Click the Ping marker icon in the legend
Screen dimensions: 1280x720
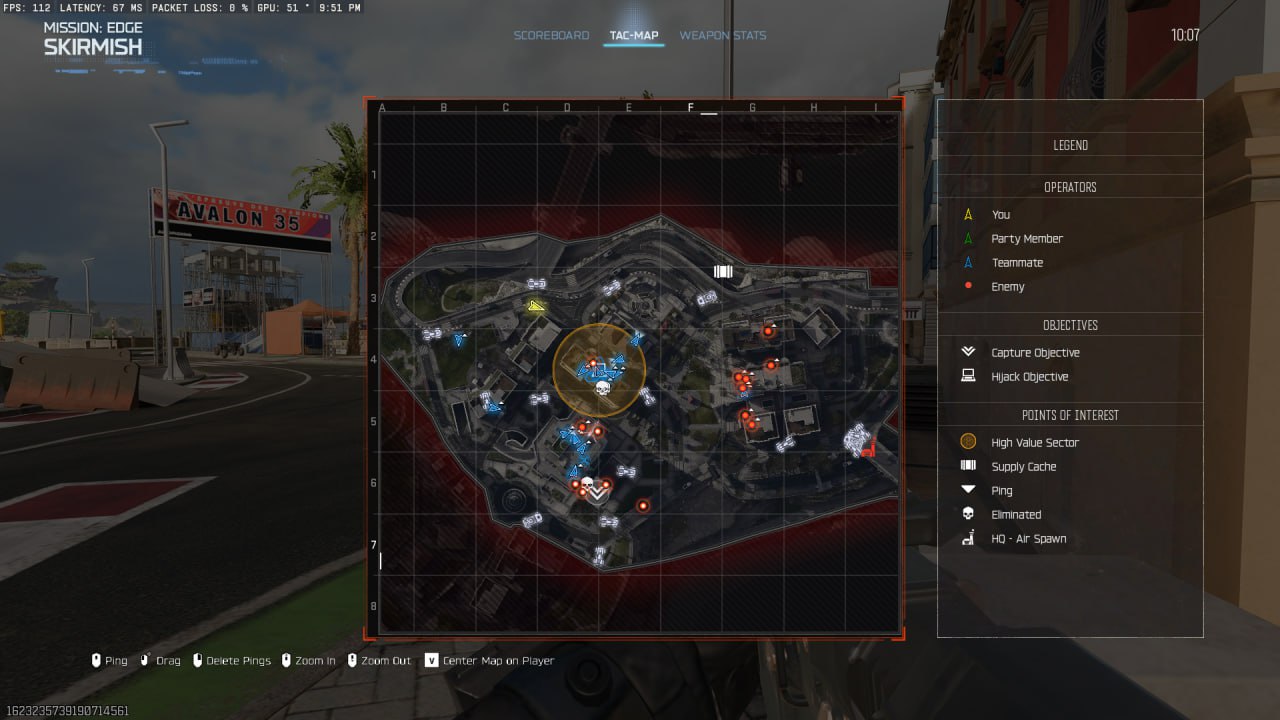967,490
